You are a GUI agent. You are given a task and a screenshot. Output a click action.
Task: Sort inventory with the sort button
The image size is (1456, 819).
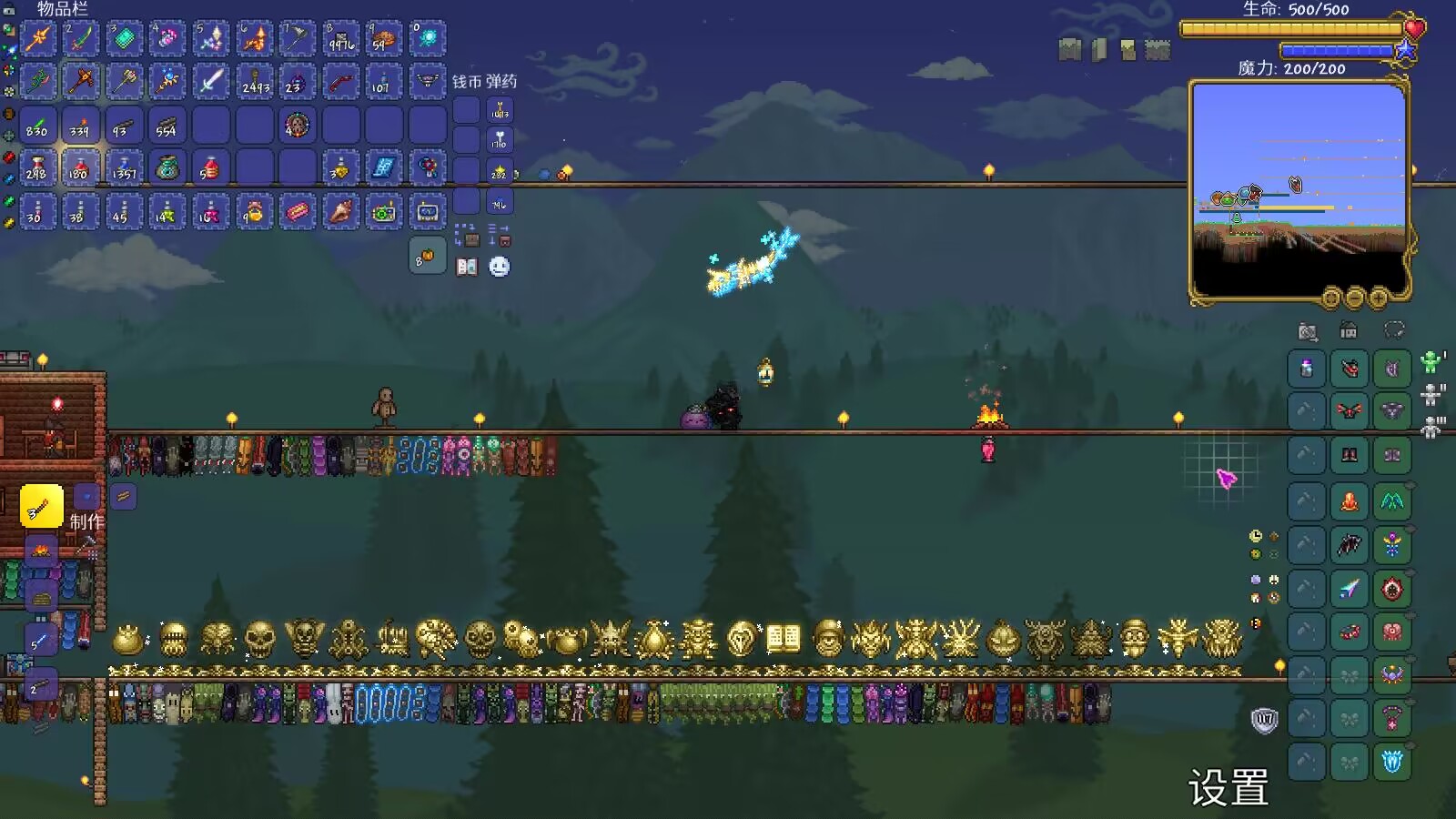tap(500, 236)
